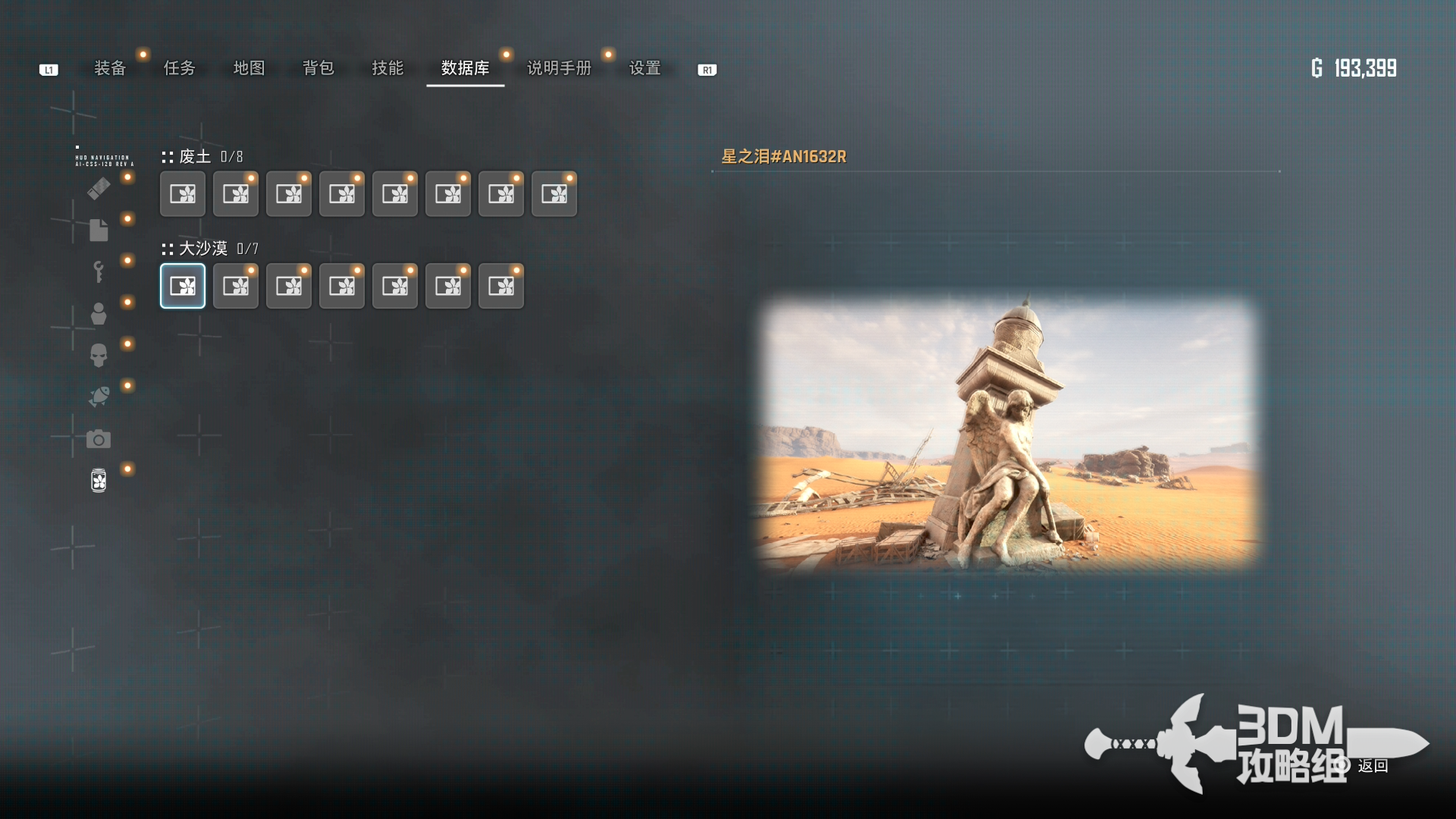Open the 任务 tab

[180, 68]
